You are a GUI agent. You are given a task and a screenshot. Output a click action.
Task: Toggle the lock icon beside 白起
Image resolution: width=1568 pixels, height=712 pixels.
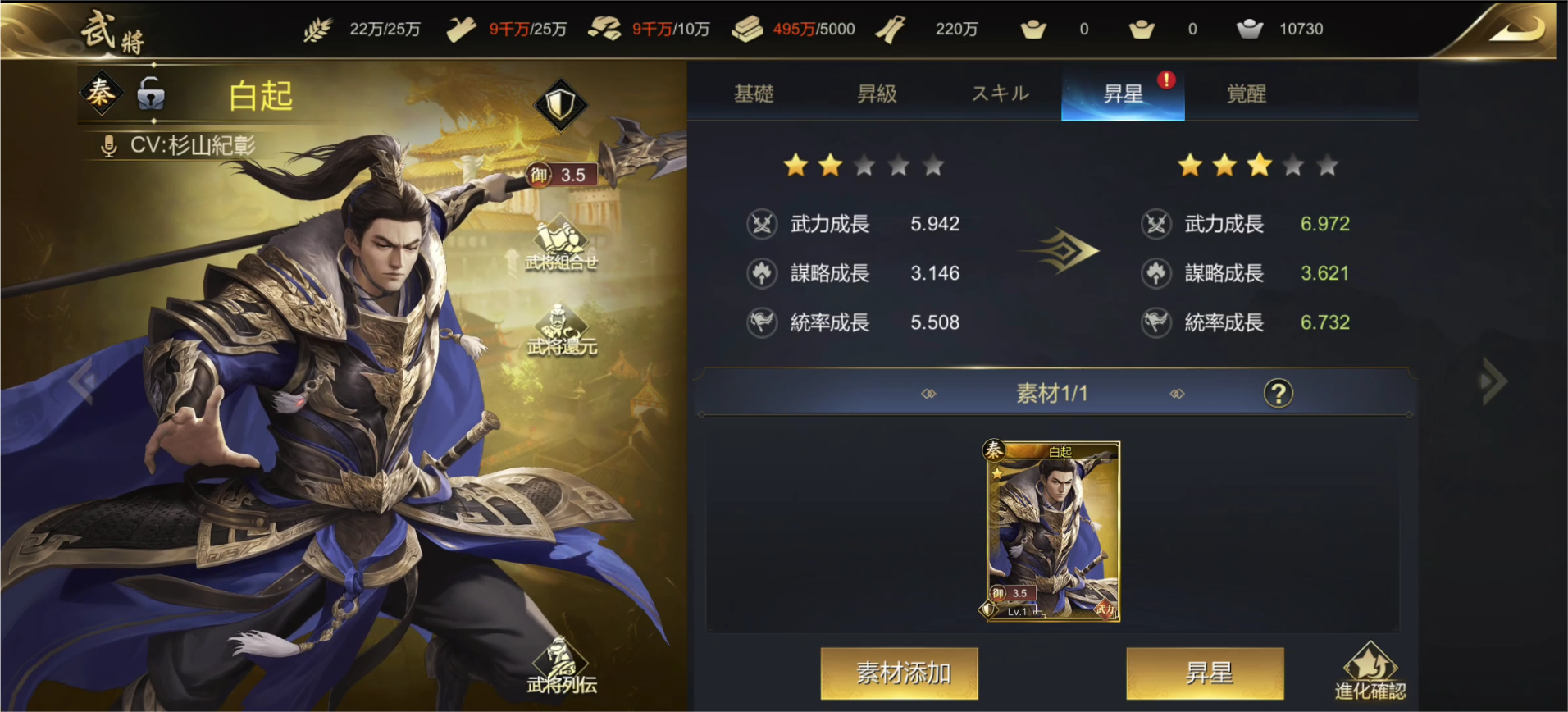point(151,95)
